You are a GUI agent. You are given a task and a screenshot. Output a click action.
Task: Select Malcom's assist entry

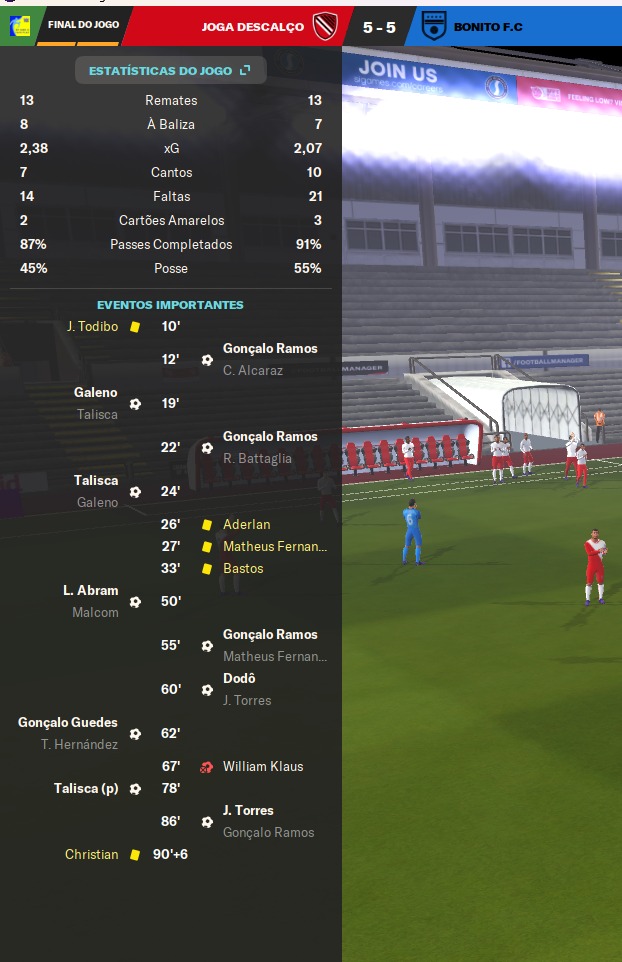[95, 612]
